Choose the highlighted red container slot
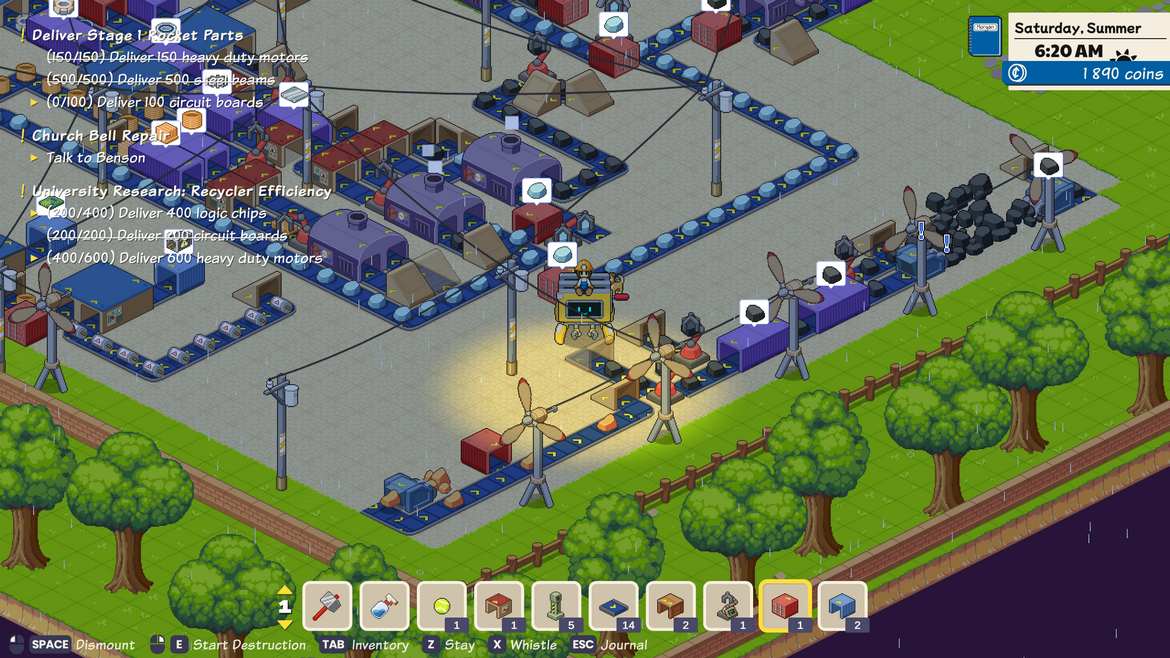 pyautogui.click(x=785, y=606)
